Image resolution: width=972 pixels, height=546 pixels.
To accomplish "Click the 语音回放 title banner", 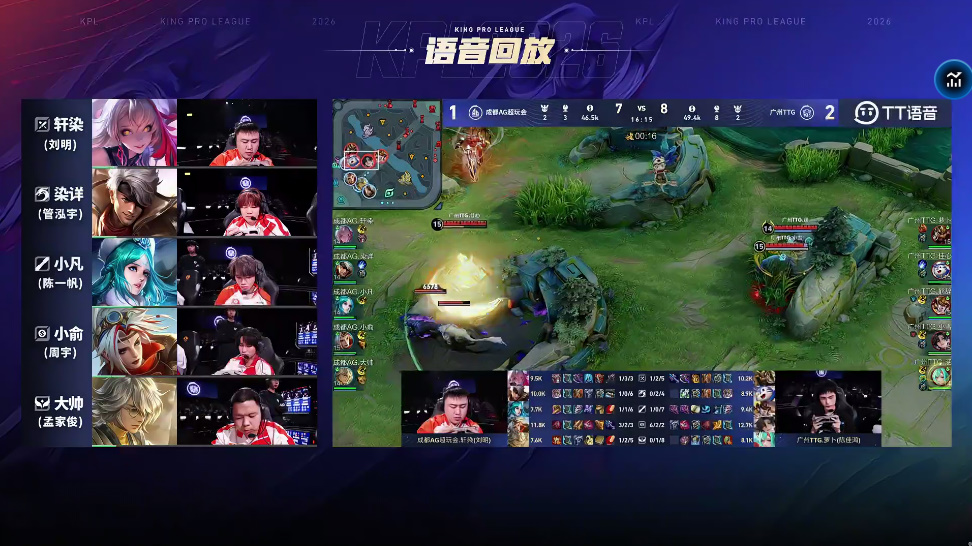I will click(487, 52).
